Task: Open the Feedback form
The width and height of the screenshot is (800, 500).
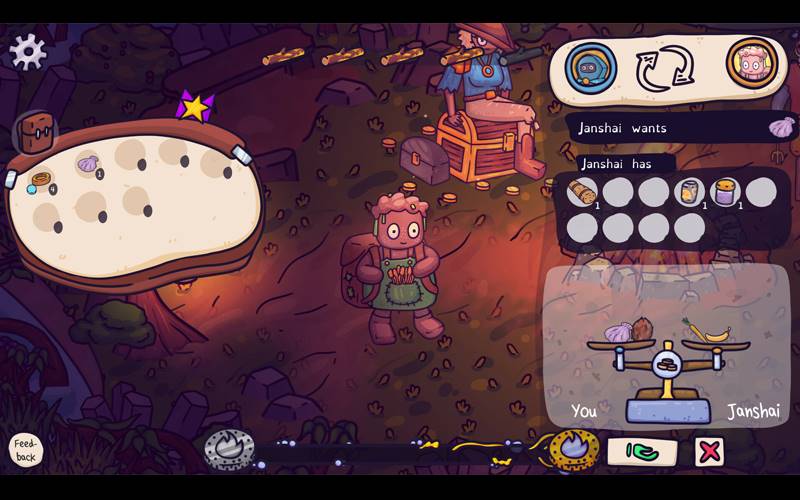Action: pos(26,451)
